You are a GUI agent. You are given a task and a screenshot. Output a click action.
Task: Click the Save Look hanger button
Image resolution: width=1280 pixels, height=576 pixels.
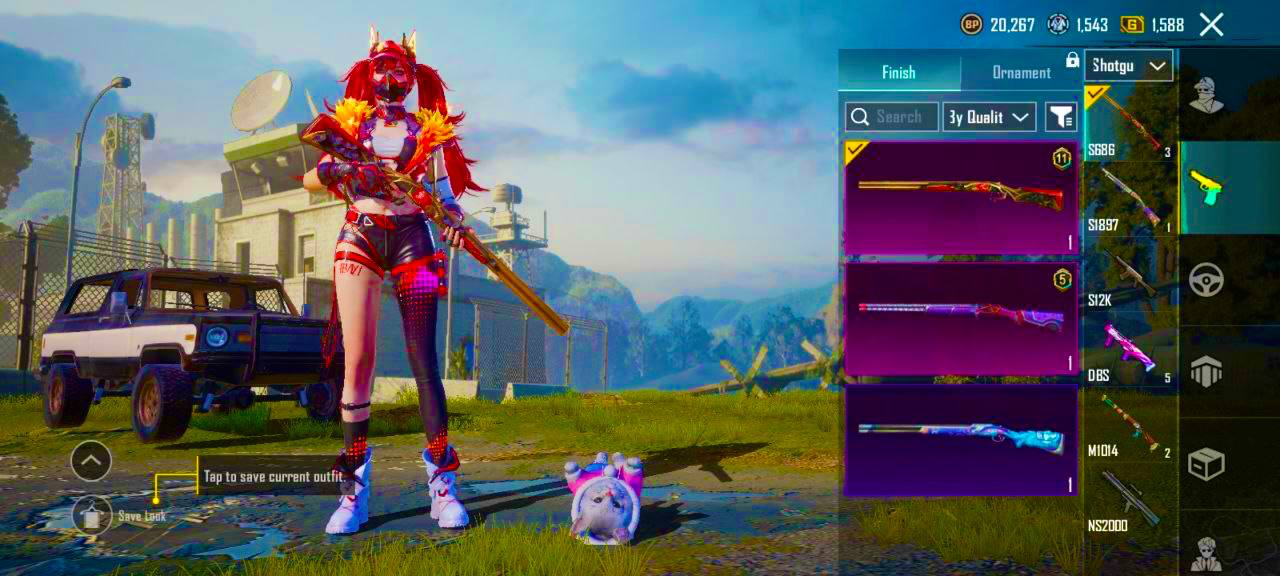(x=92, y=515)
